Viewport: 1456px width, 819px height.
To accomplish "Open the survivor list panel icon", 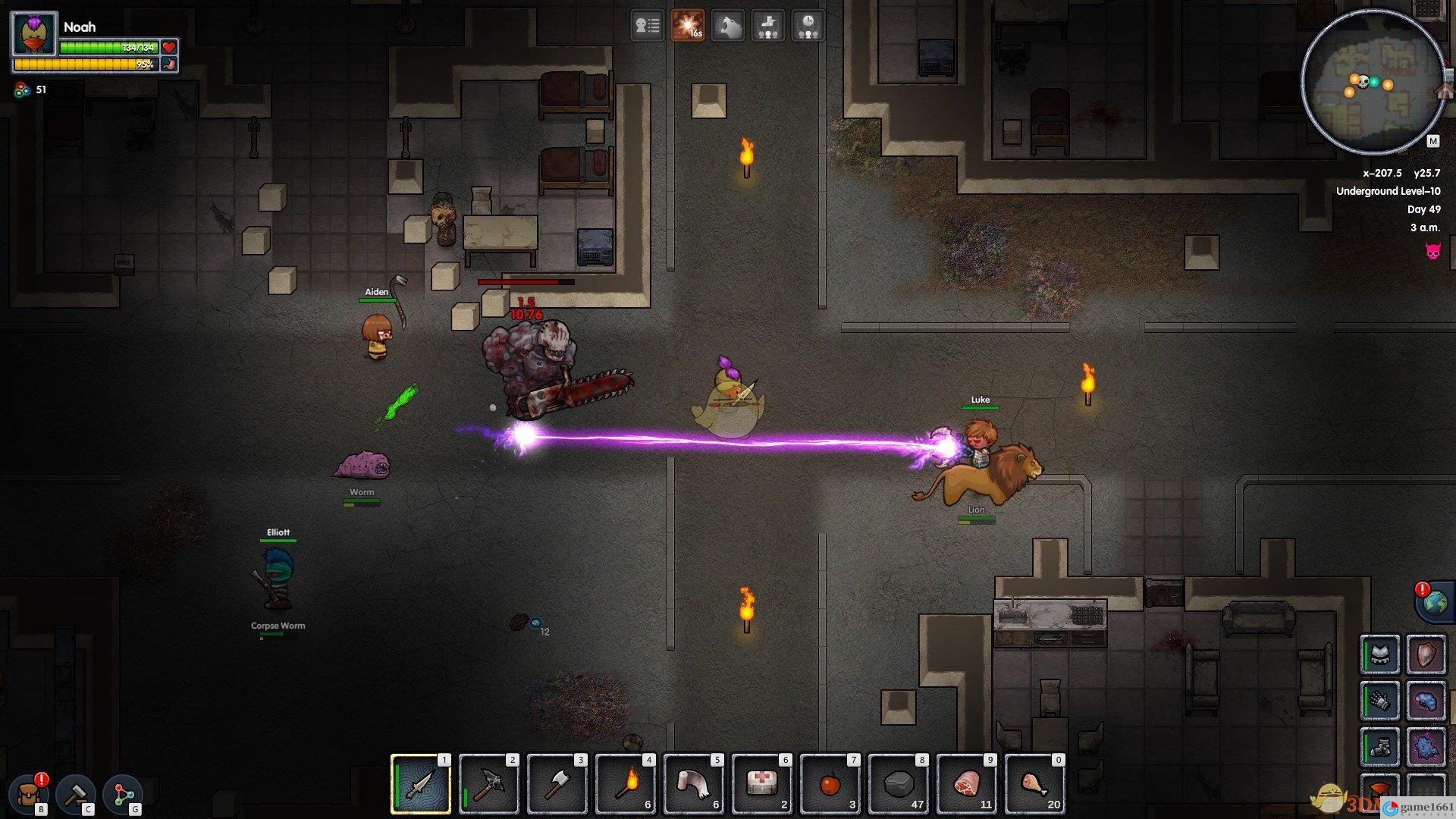I will (x=647, y=26).
